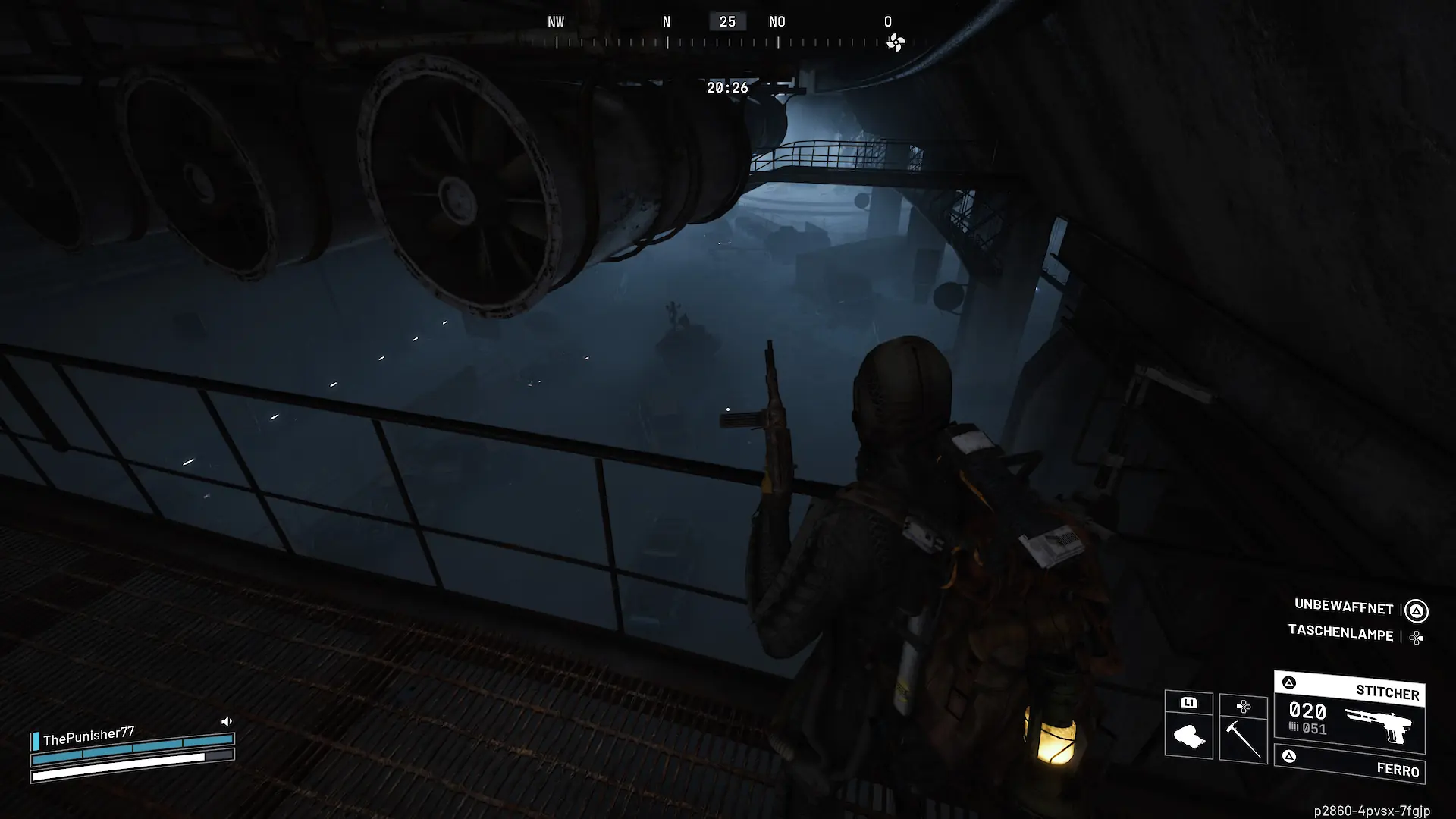Select the pickaxe tool slot
1456x819 pixels.
[x=1243, y=730]
